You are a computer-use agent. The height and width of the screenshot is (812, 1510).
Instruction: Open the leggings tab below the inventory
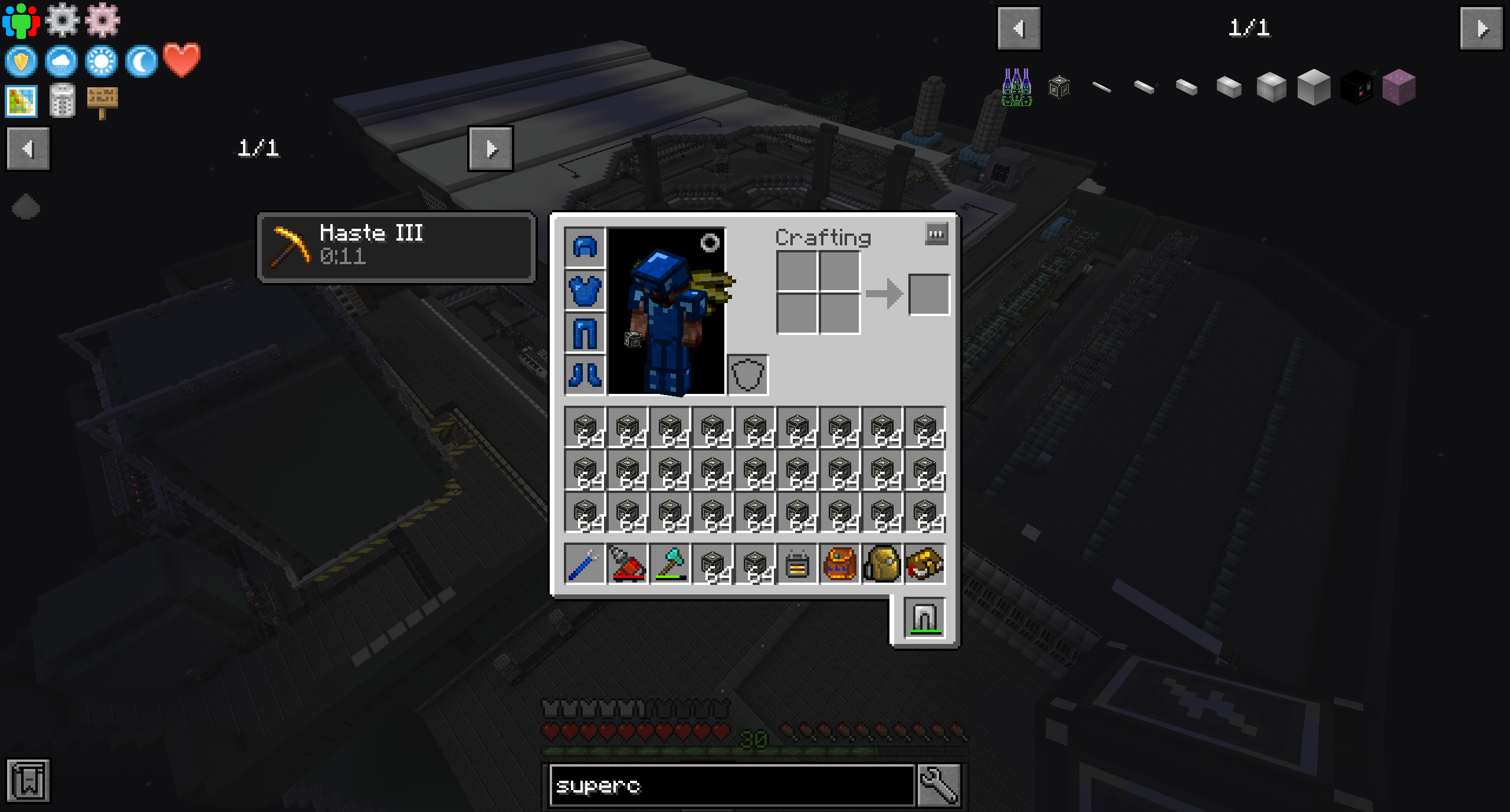[924, 618]
